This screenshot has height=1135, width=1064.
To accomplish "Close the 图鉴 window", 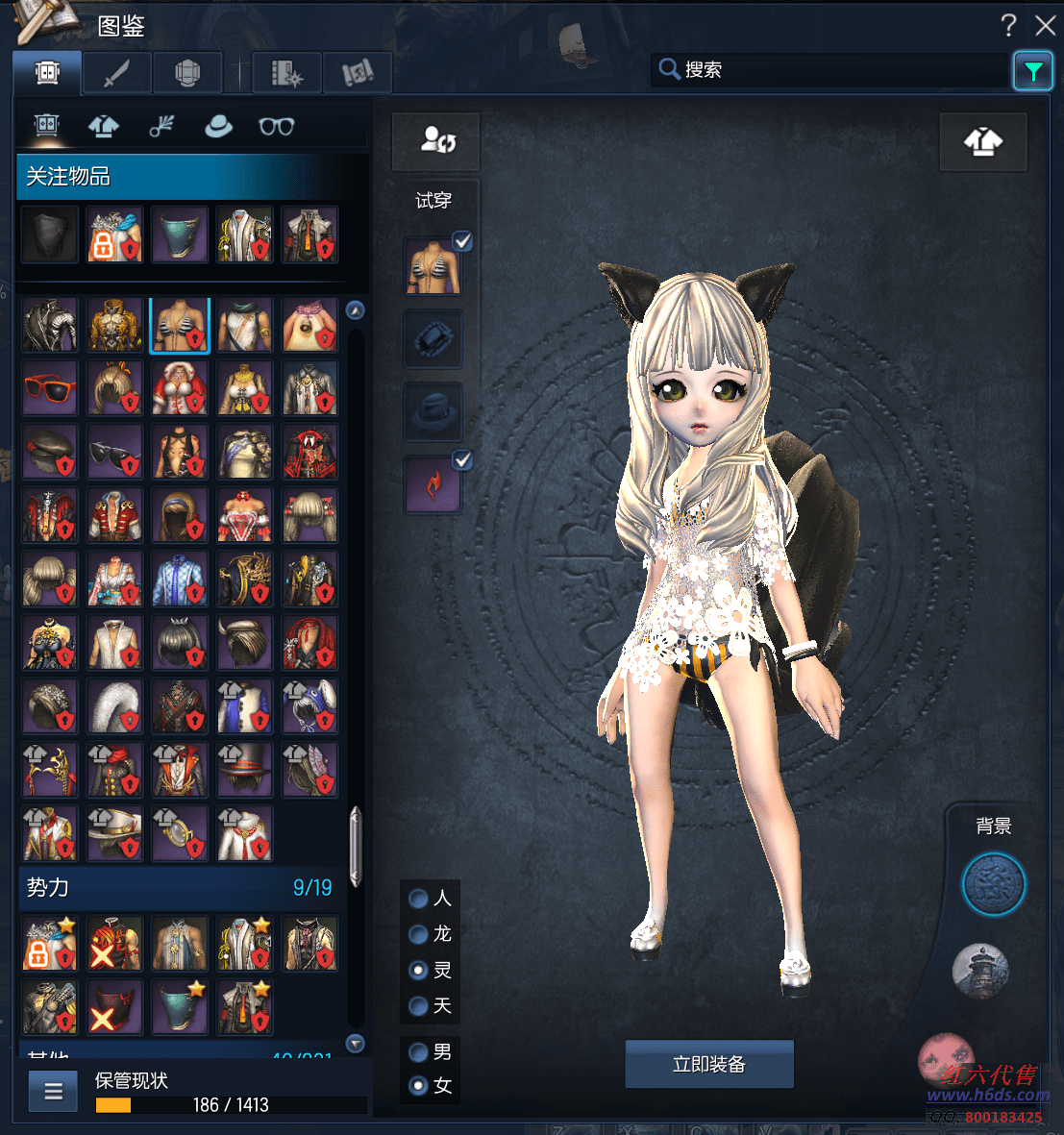I will click(x=1045, y=25).
